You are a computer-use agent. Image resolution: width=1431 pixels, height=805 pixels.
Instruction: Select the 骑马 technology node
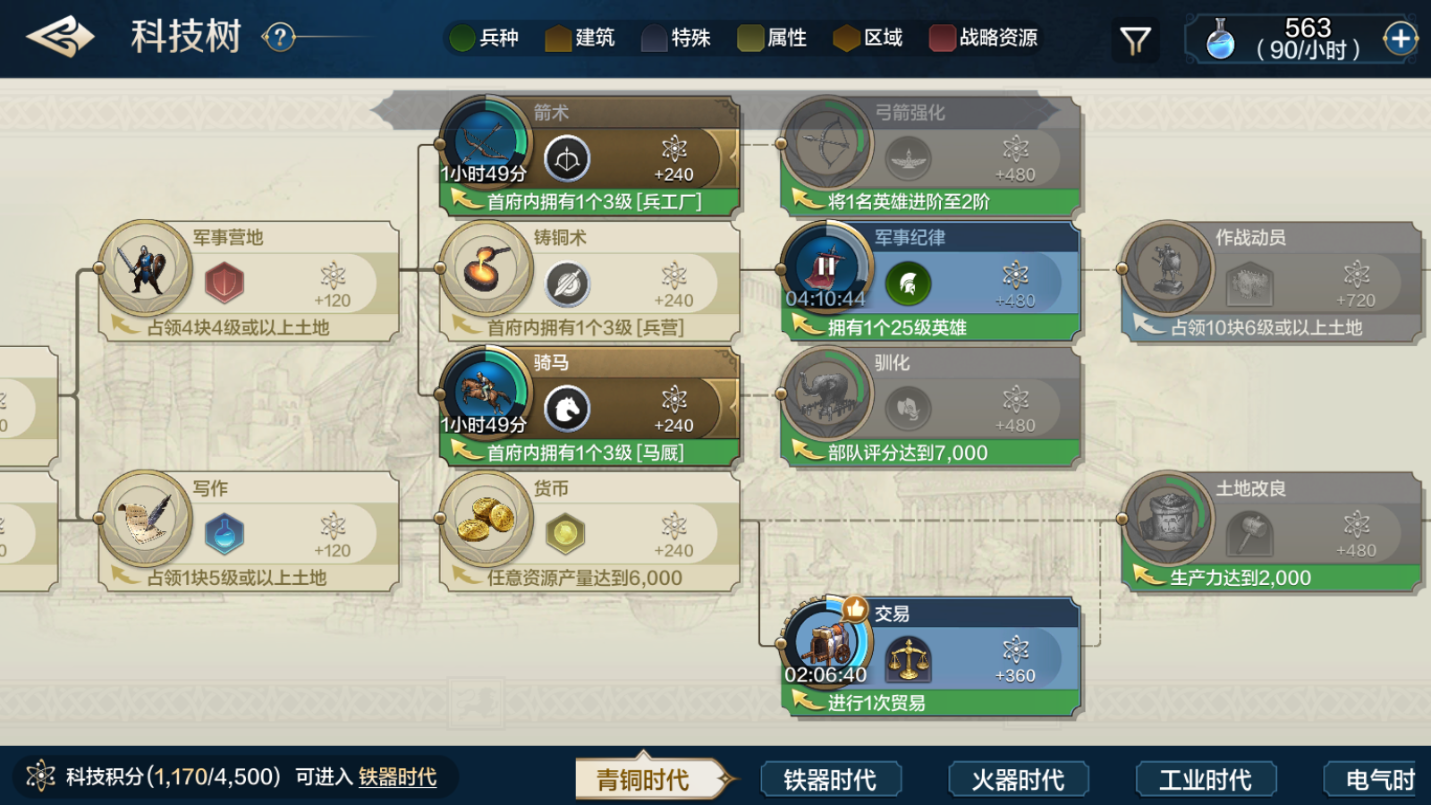[x=589, y=407]
